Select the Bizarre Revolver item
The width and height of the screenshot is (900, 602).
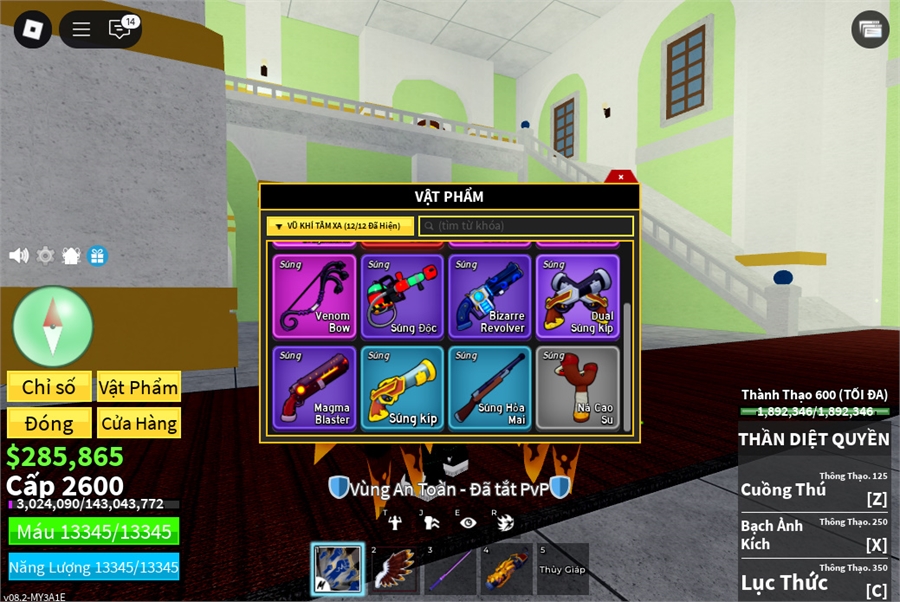[x=490, y=296]
